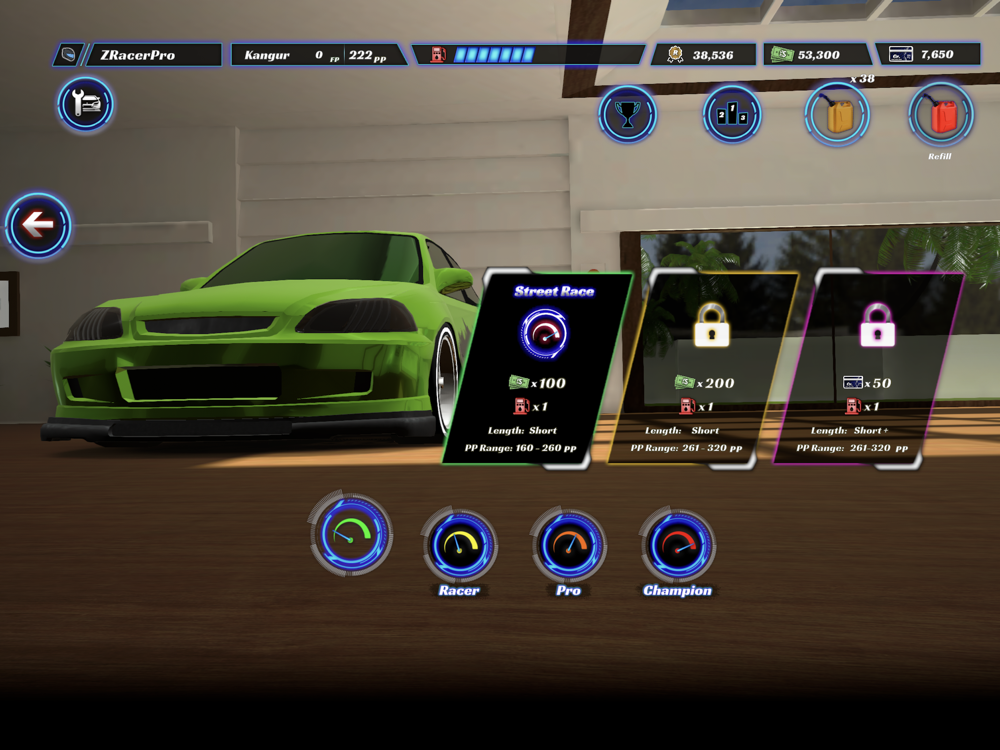Open the garage wrench and car icon
The width and height of the screenshot is (1000, 750).
point(85,104)
